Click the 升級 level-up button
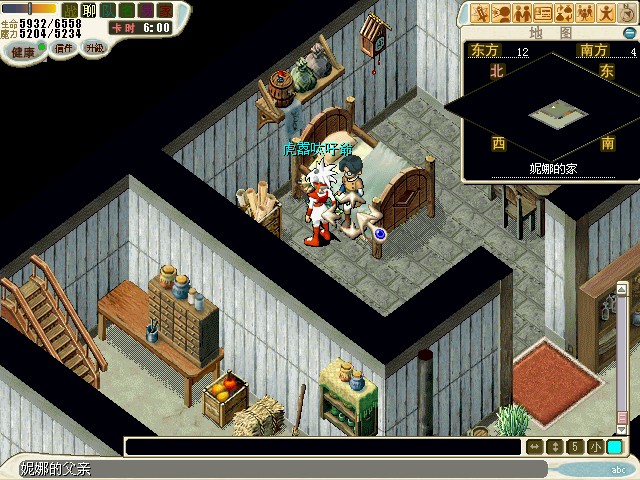 pos(94,47)
